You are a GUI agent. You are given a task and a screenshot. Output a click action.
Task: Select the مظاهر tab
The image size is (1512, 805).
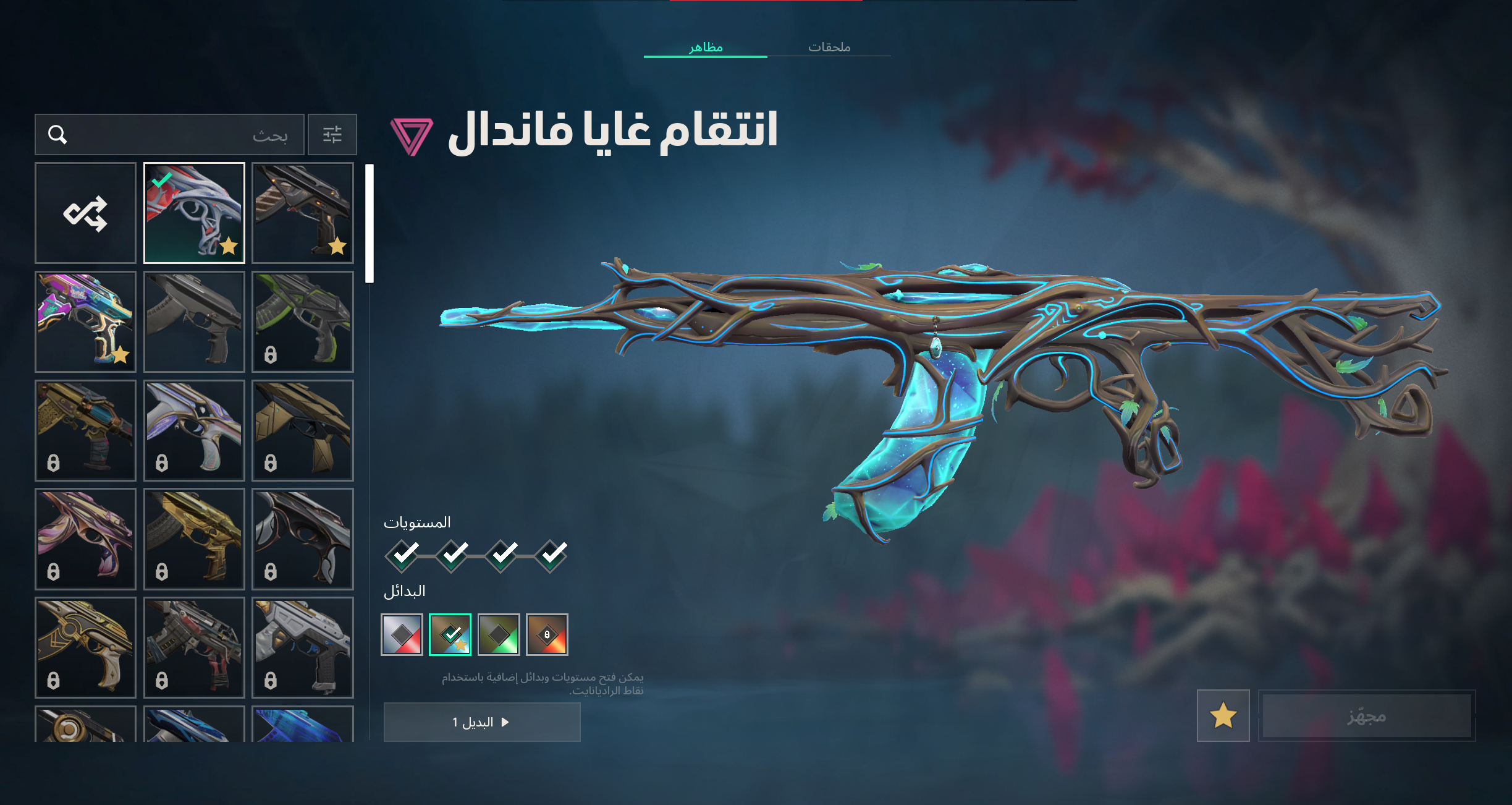[x=706, y=47]
